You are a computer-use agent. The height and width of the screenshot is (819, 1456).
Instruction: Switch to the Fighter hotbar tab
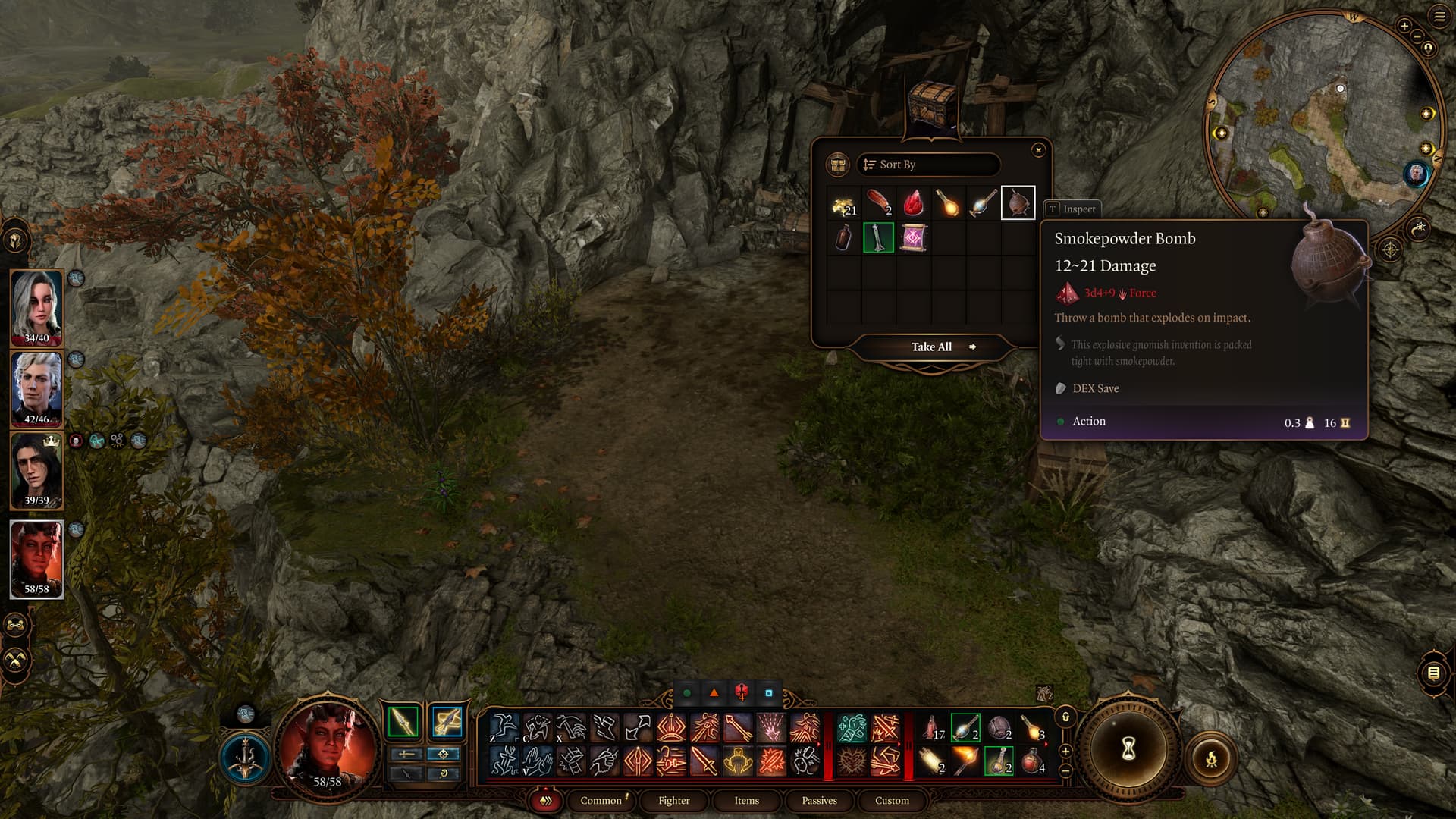pos(673,801)
